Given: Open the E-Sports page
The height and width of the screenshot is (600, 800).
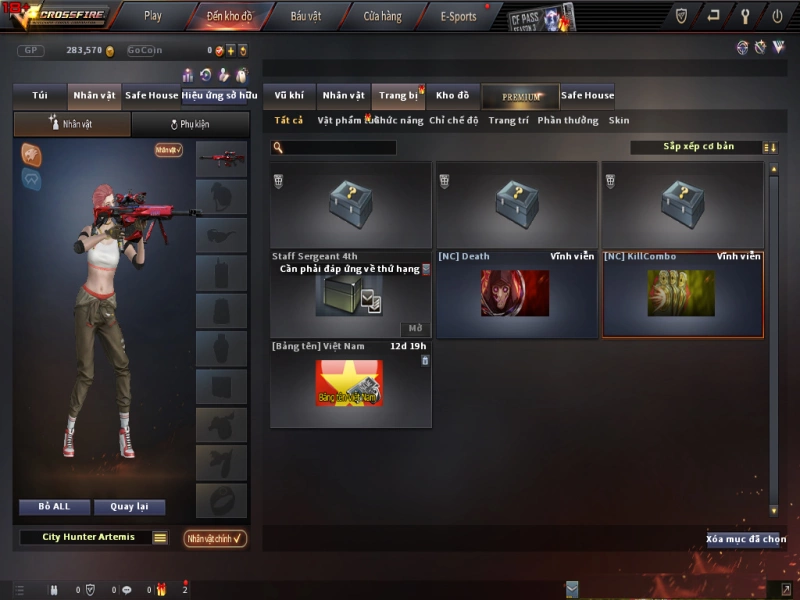Looking at the screenshot, I should [x=459, y=16].
